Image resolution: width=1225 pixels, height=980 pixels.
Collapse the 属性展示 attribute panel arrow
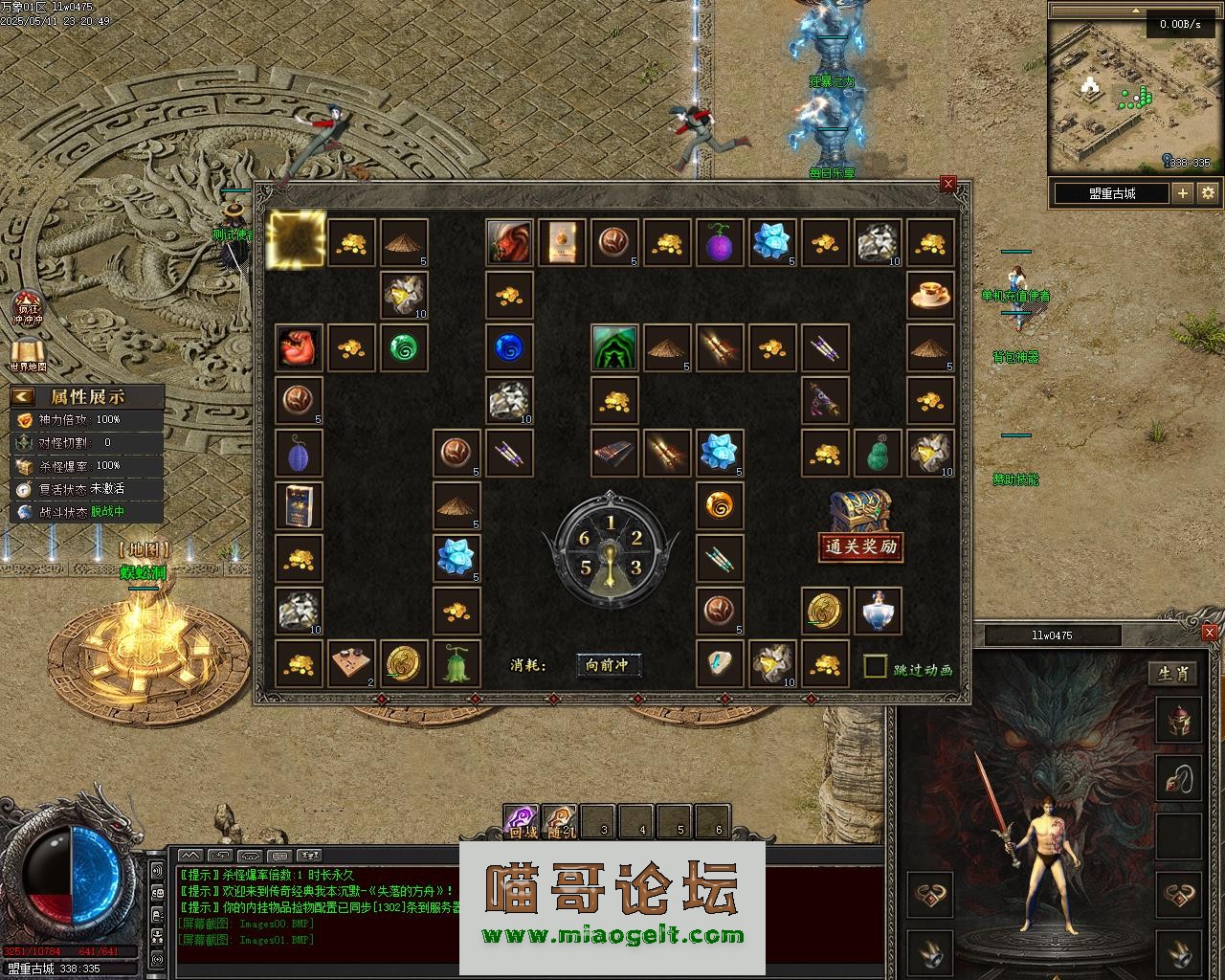(x=23, y=396)
